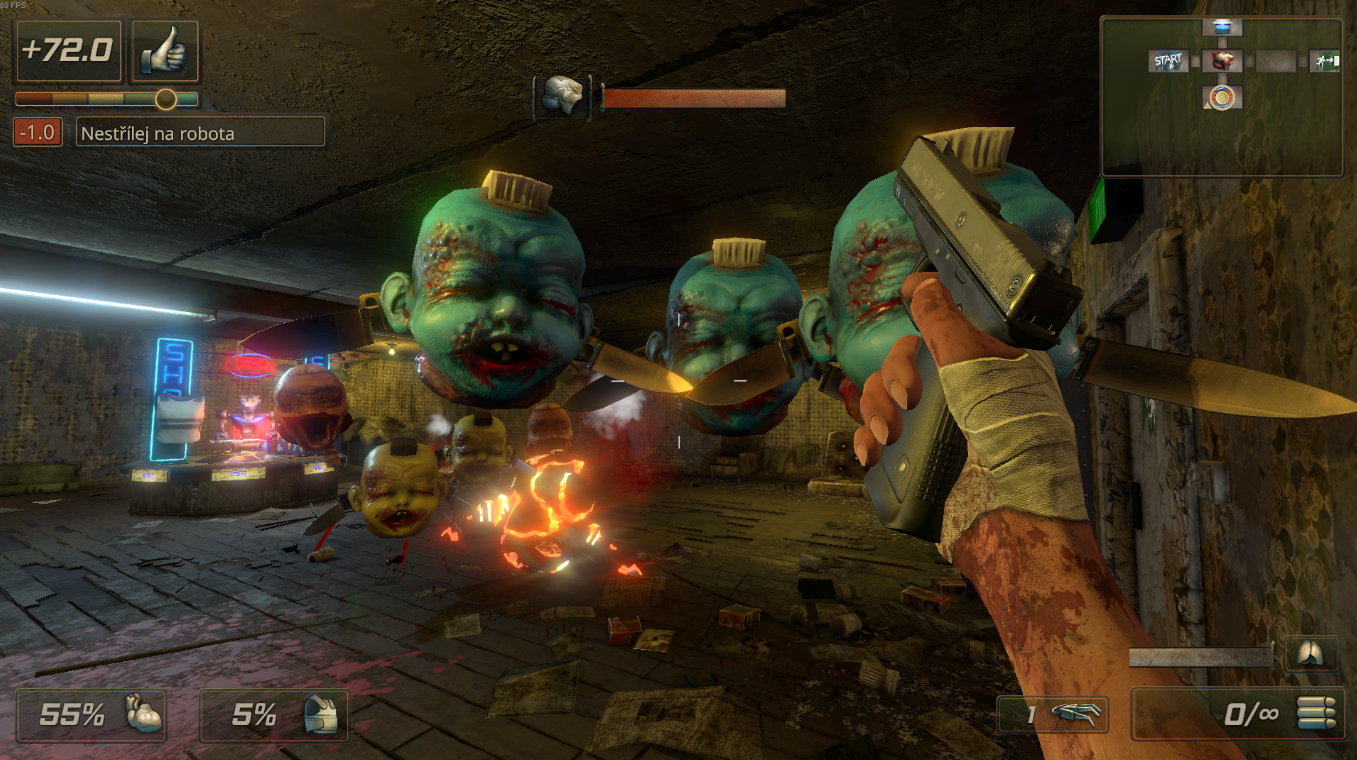
Task: Click the 'Nestřílej na robota' message box
Action: click(199, 131)
